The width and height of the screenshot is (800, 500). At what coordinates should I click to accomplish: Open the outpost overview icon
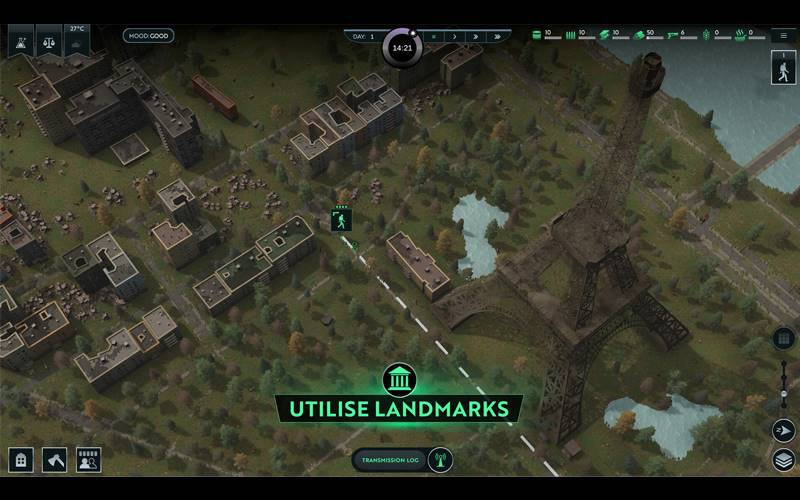[20, 42]
